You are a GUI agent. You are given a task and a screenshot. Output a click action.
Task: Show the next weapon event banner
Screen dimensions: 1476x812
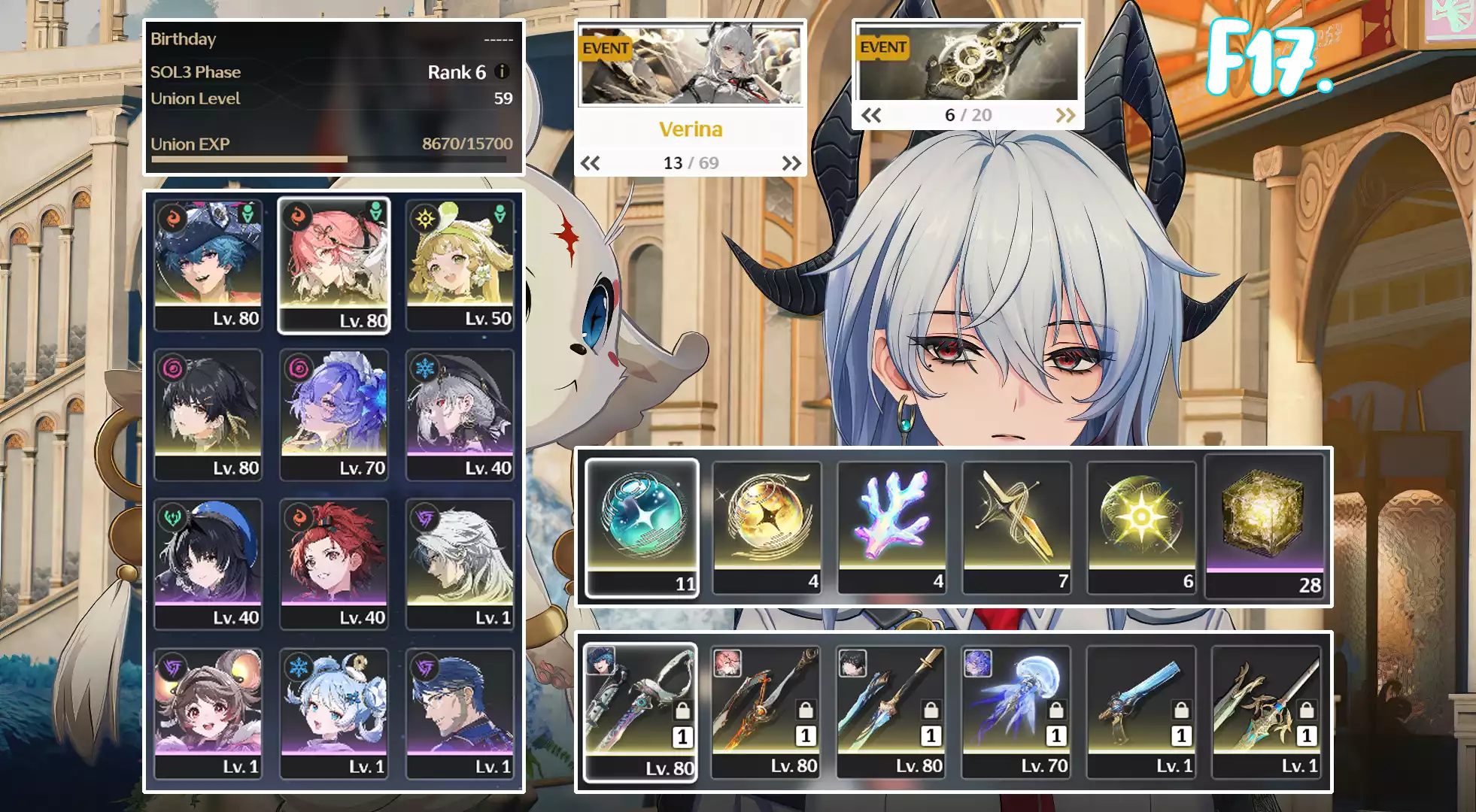(x=1065, y=115)
